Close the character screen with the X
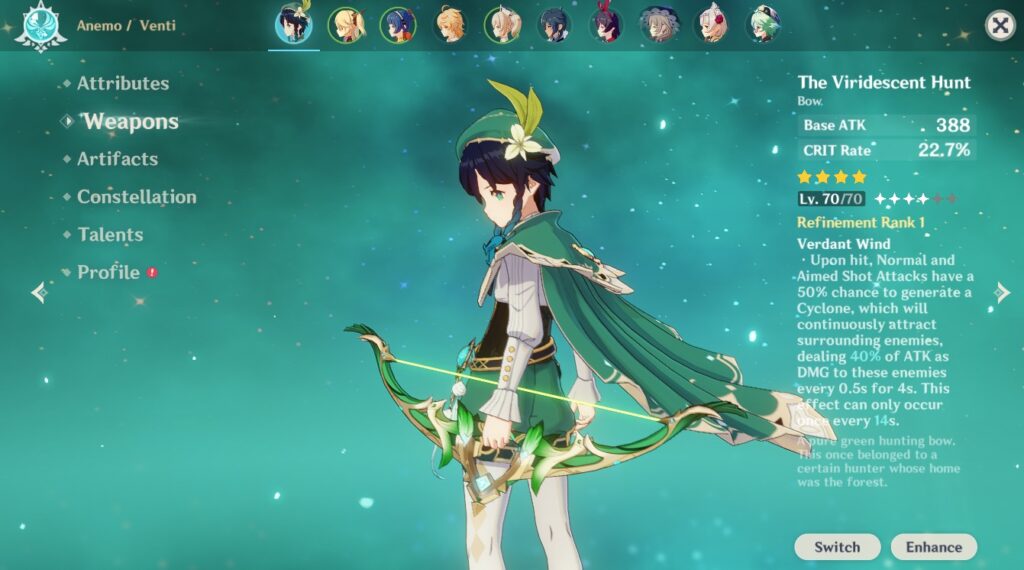Viewport: 1024px width, 570px height. (1000, 25)
